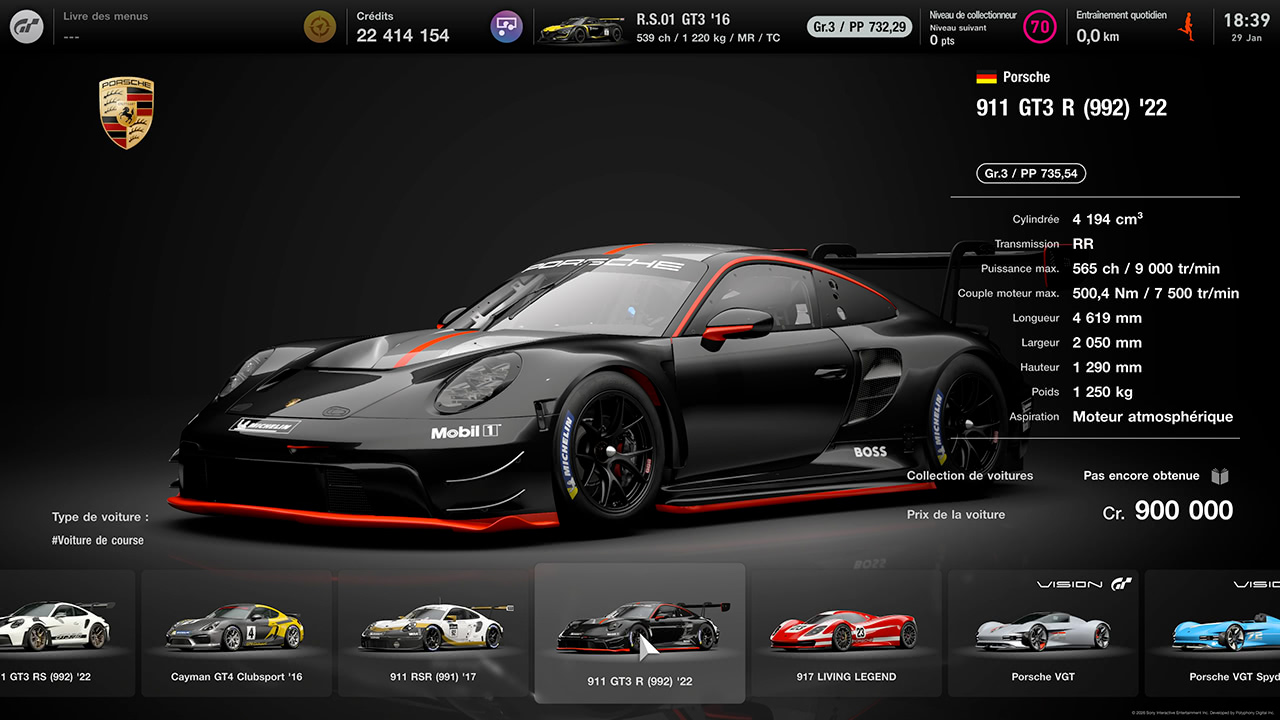Click the credits balance 22 414 154
Screen dimensions: 1280x720
tap(403, 32)
